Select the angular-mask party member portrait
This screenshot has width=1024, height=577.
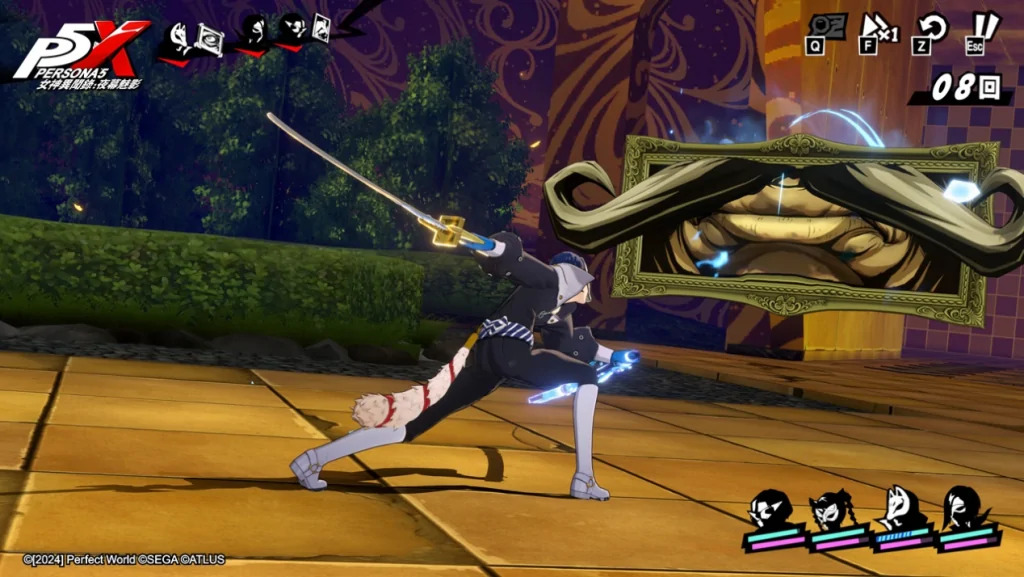pyautogui.click(x=771, y=510)
